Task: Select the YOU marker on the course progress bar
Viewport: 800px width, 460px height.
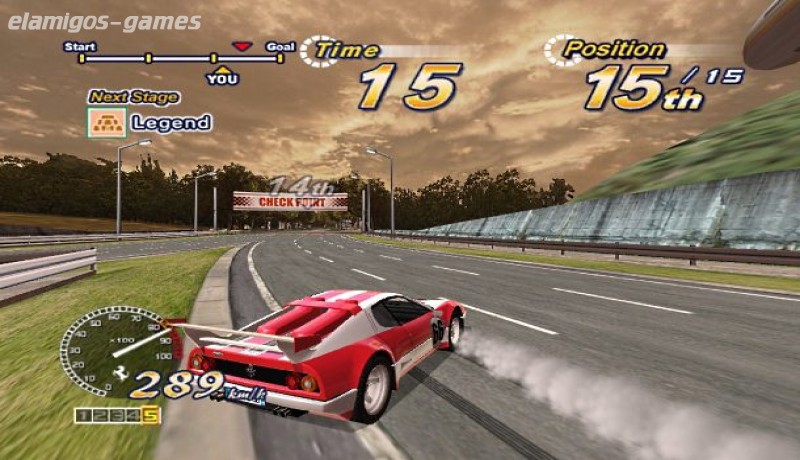Action: coord(222,76)
